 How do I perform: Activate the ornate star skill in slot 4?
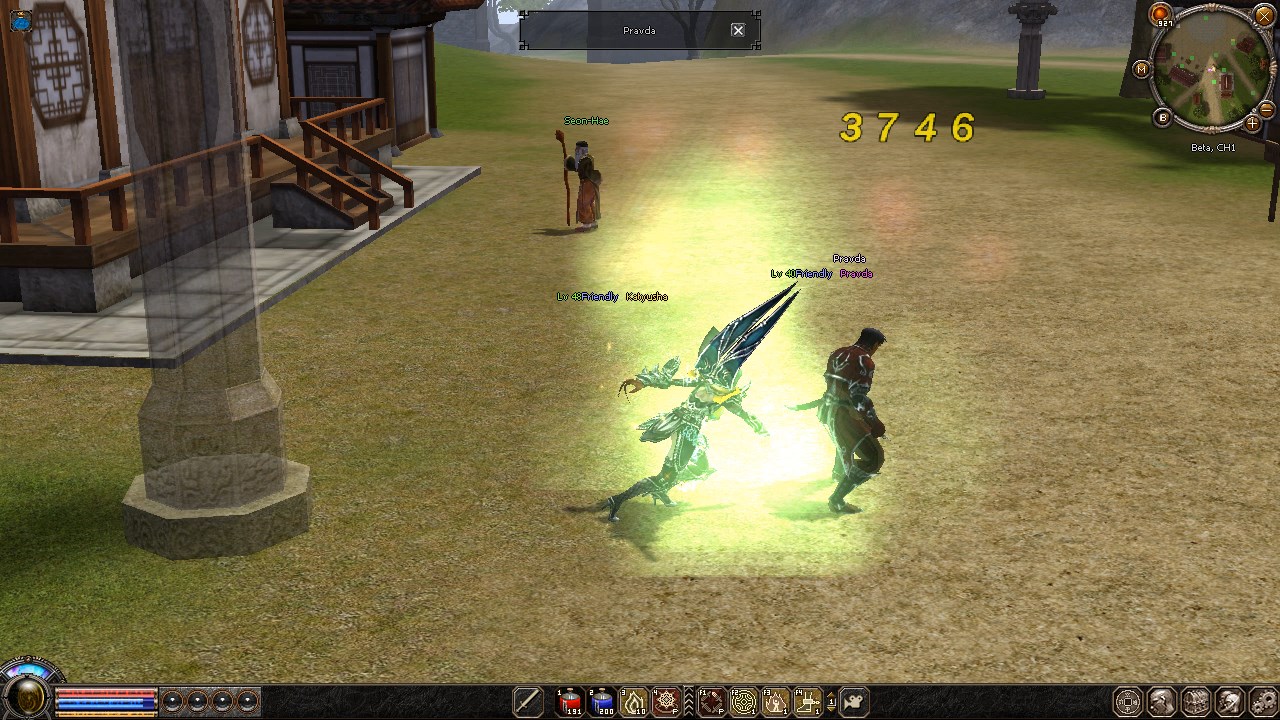[x=666, y=702]
